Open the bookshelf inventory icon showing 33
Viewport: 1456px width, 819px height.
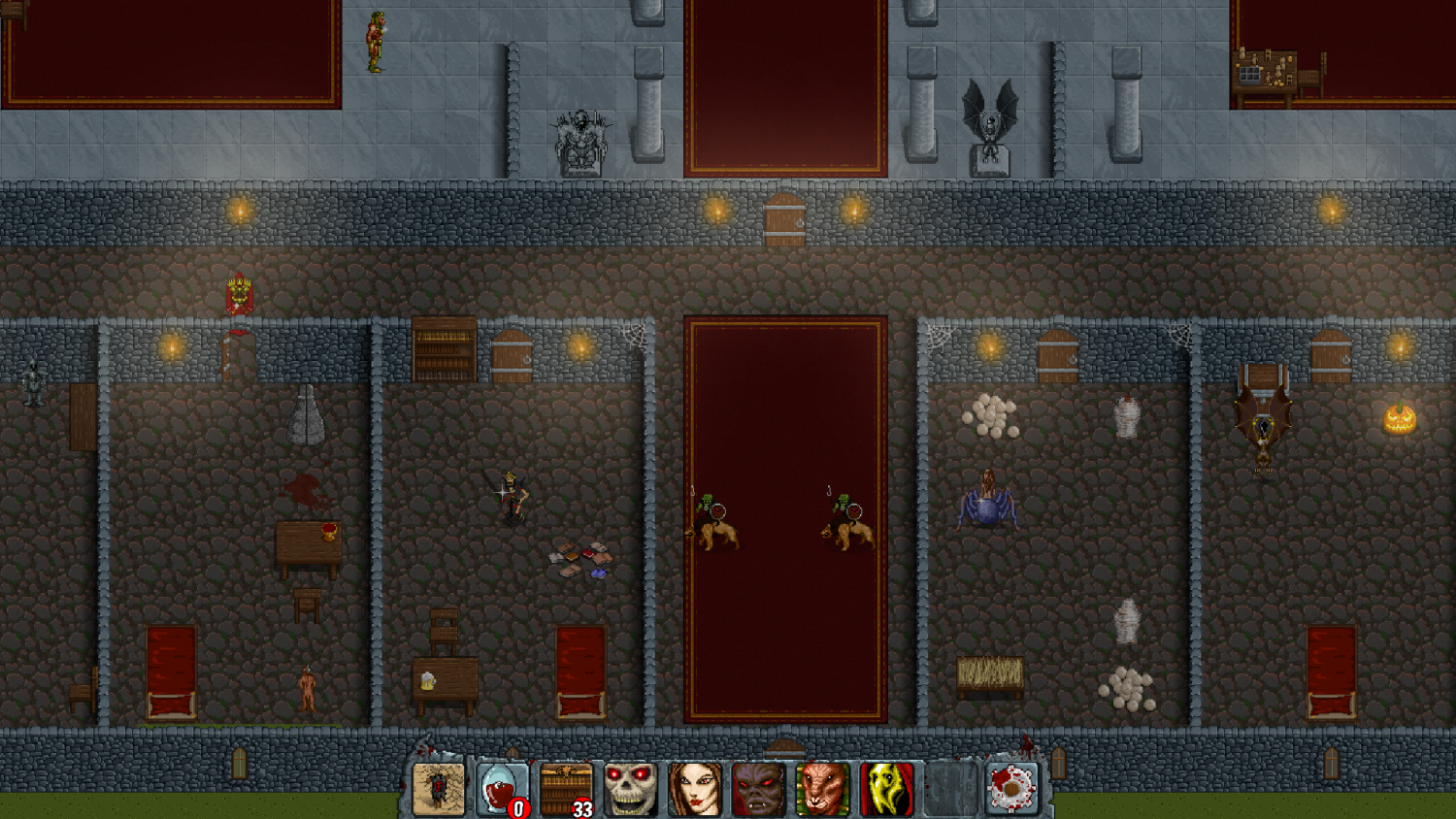(x=566, y=786)
